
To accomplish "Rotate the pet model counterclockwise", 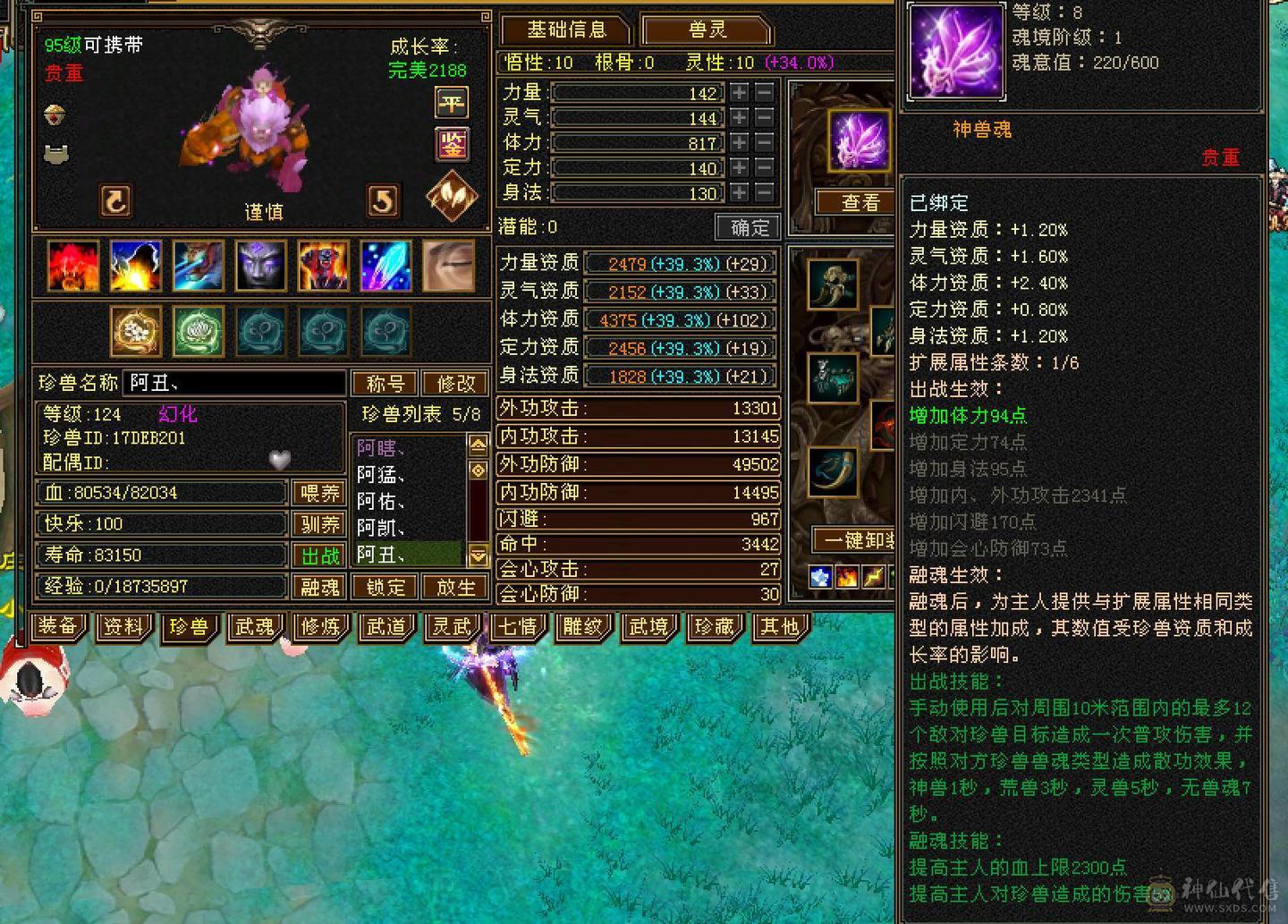I will point(117,202).
